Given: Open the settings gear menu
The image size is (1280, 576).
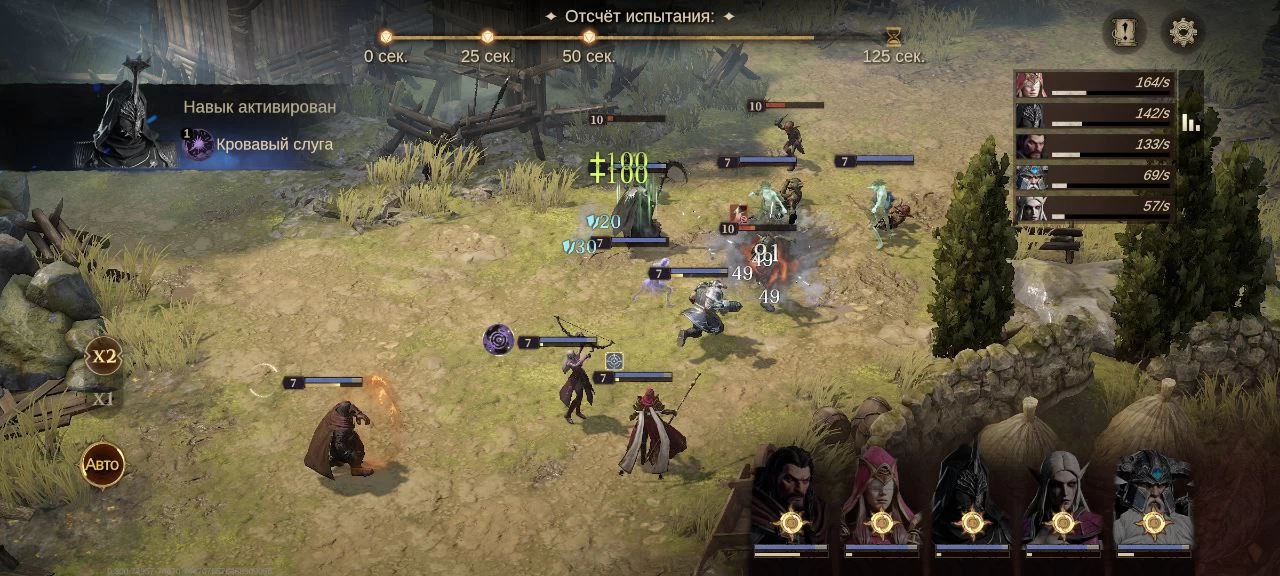Looking at the screenshot, I should pos(1183,33).
